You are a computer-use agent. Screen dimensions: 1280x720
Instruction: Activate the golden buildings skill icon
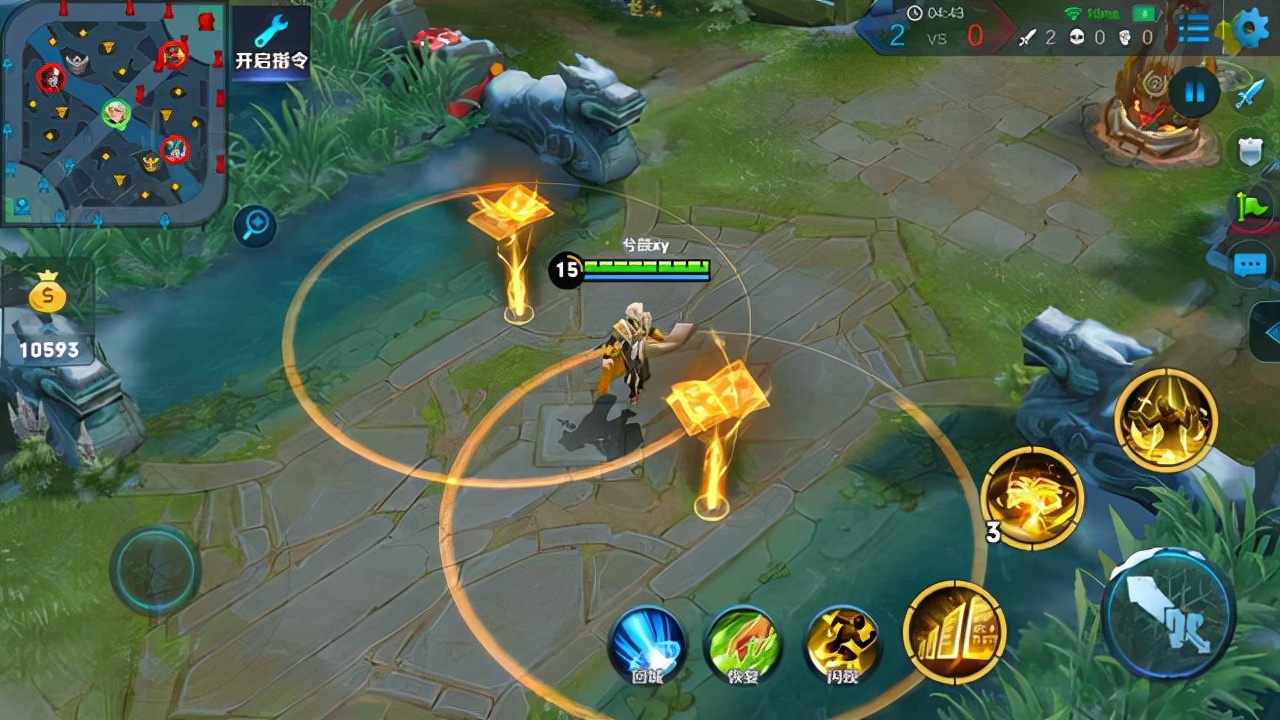[954, 632]
